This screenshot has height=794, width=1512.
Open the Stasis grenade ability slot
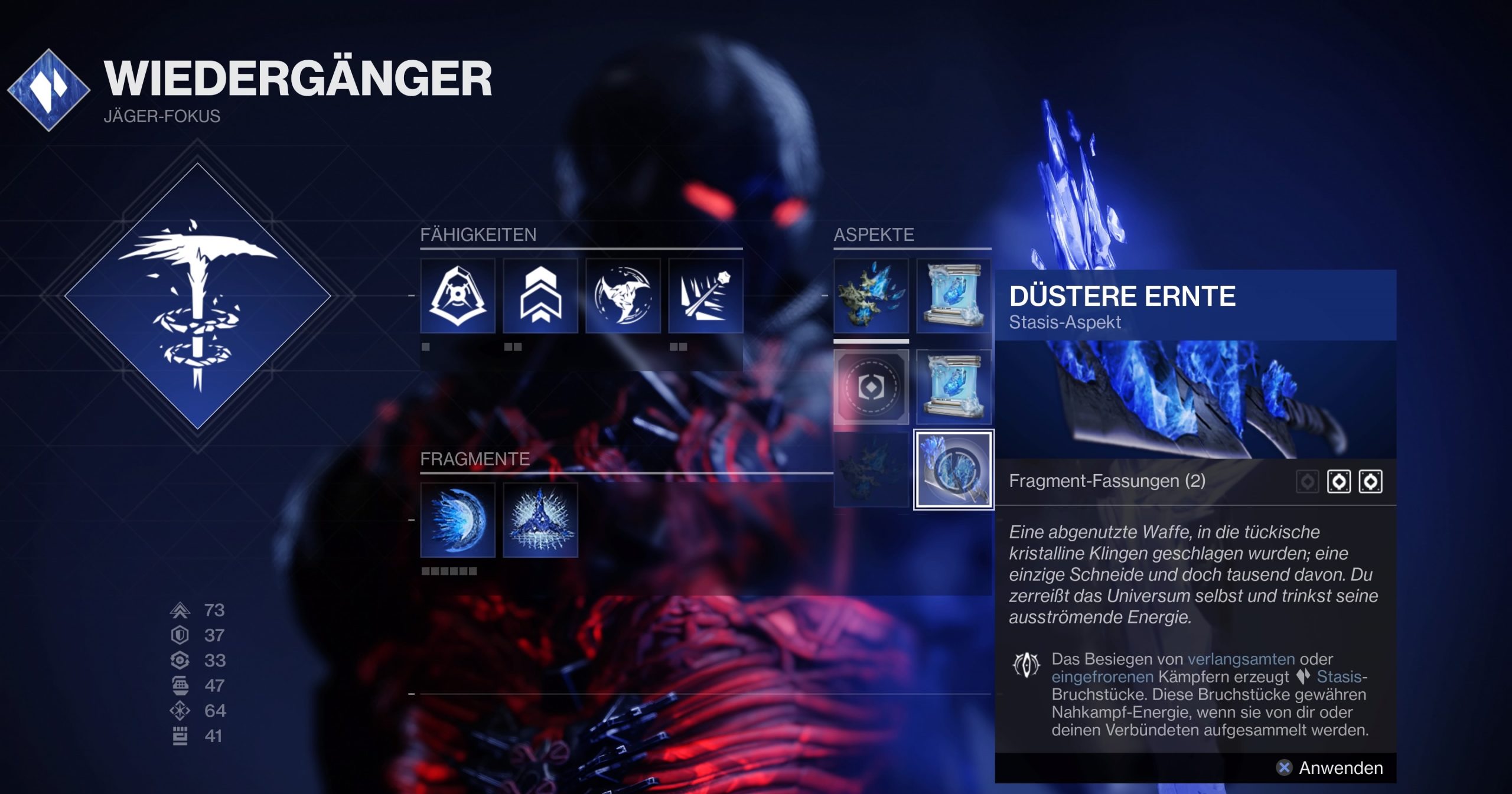706,296
